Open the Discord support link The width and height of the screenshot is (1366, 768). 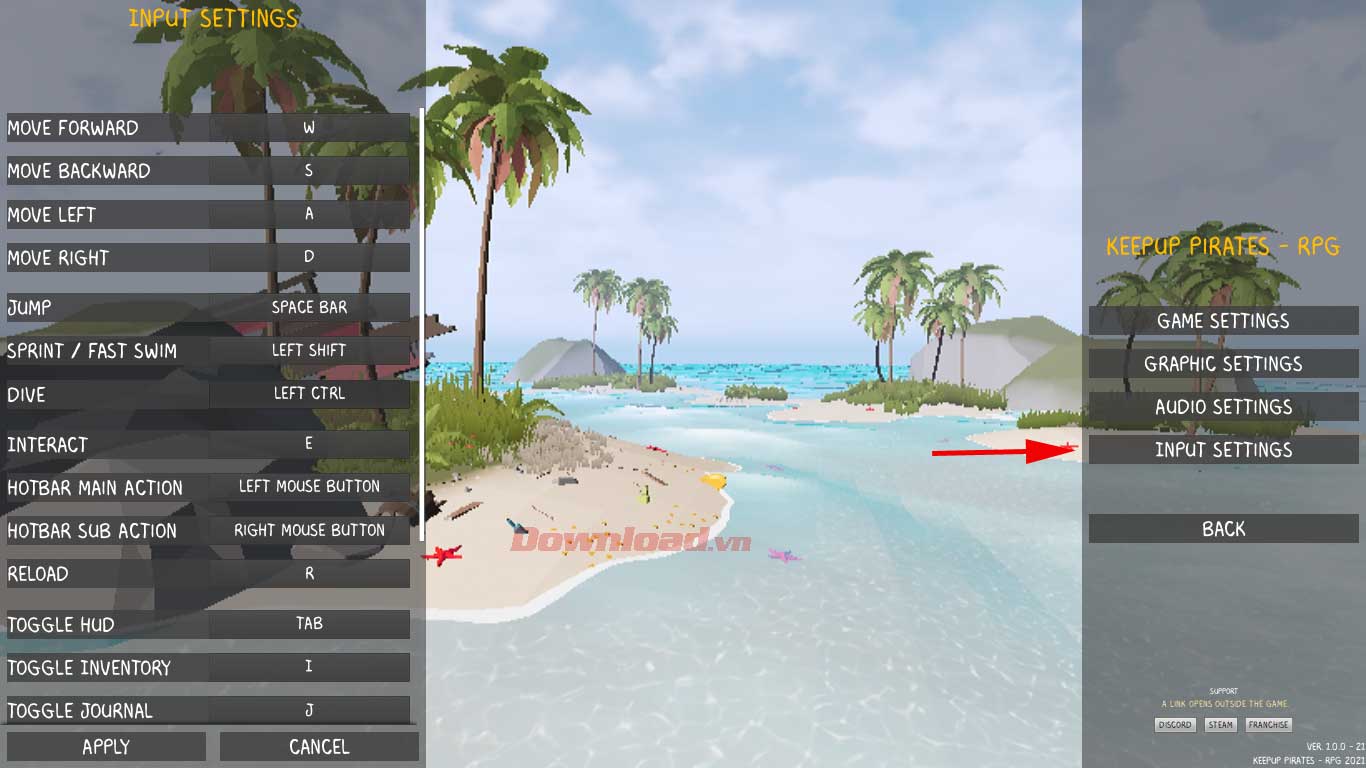click(1174, 725)
